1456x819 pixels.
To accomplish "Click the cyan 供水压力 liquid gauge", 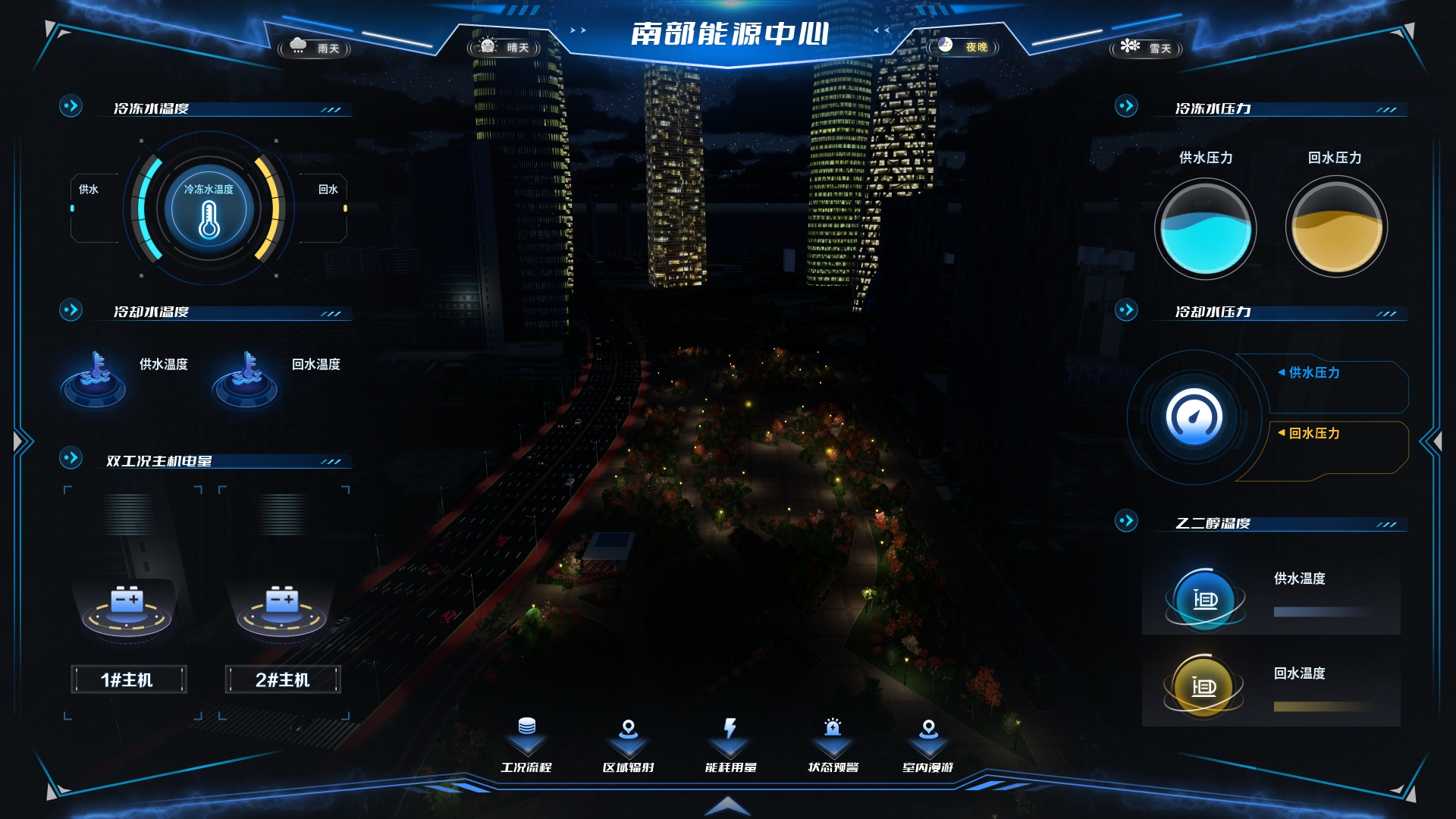I will (x=1205, y=228).
